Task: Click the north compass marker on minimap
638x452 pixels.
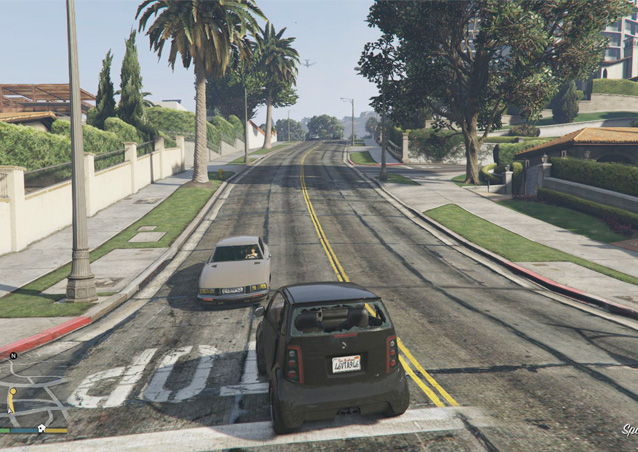Action: [13, 356]
